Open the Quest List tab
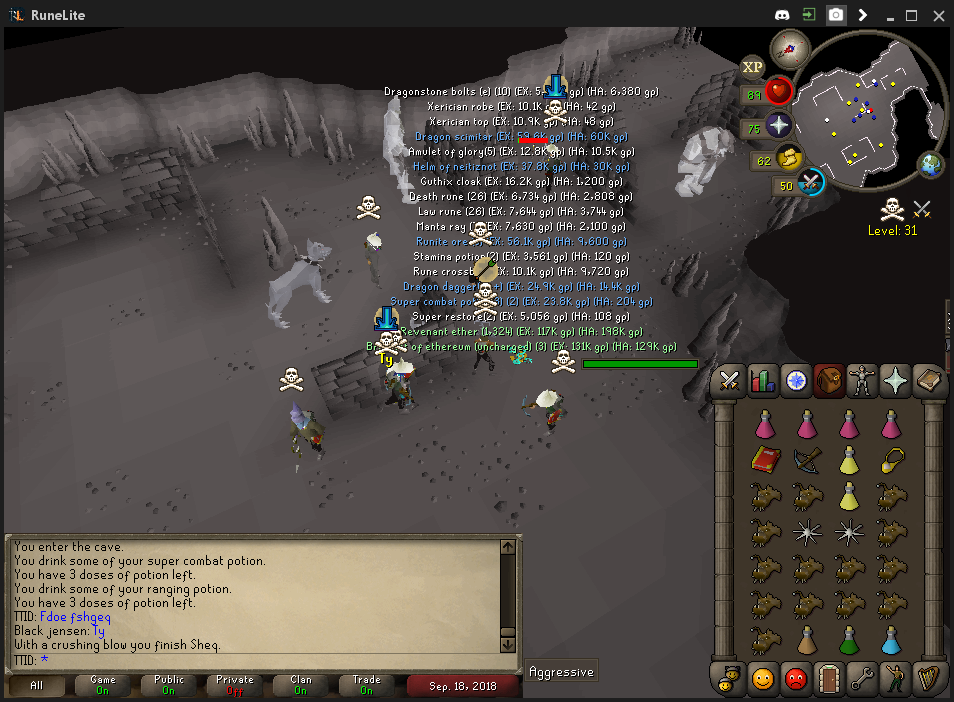Image resolution: width=954 pixels, height=702 pixels. coord(796,381)
